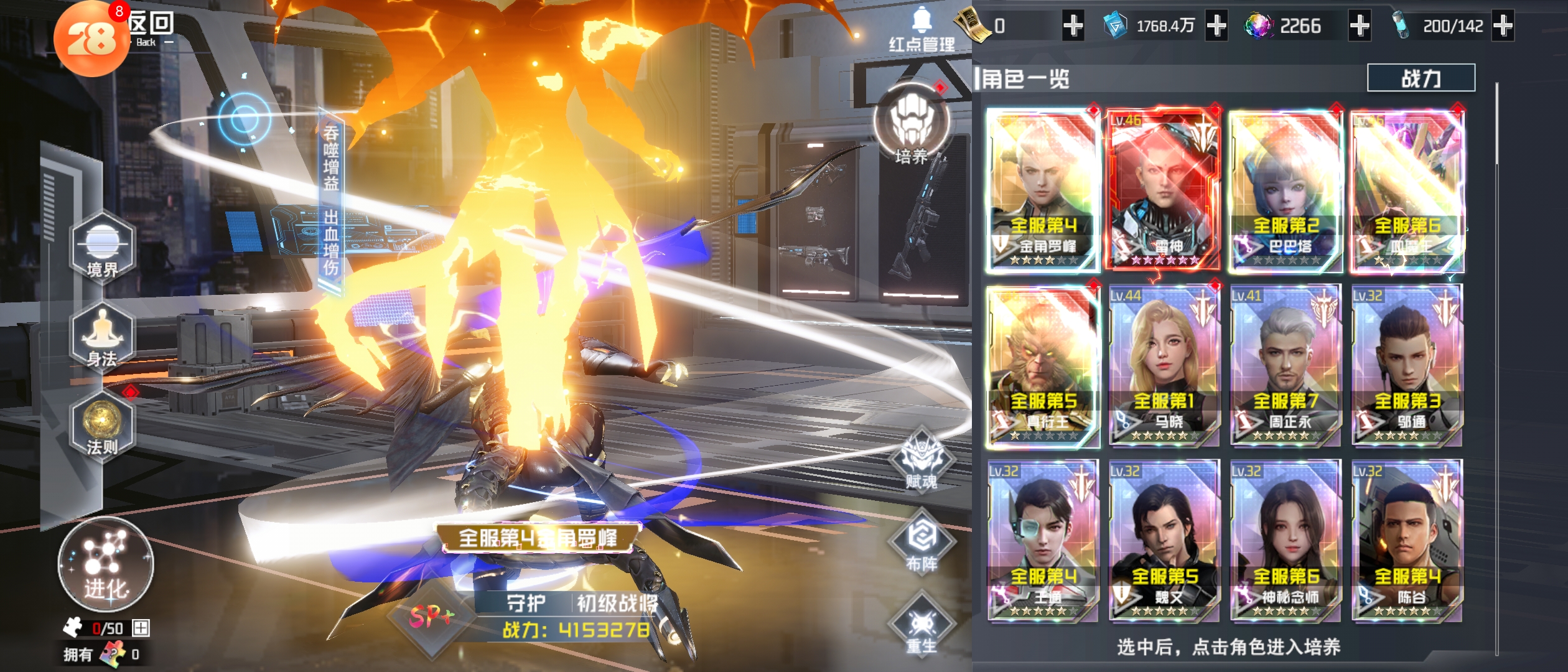Open the 赋魂 soul menu
Screen dimensions: 1568x672
pyautogui.click(x=922, y=462)
